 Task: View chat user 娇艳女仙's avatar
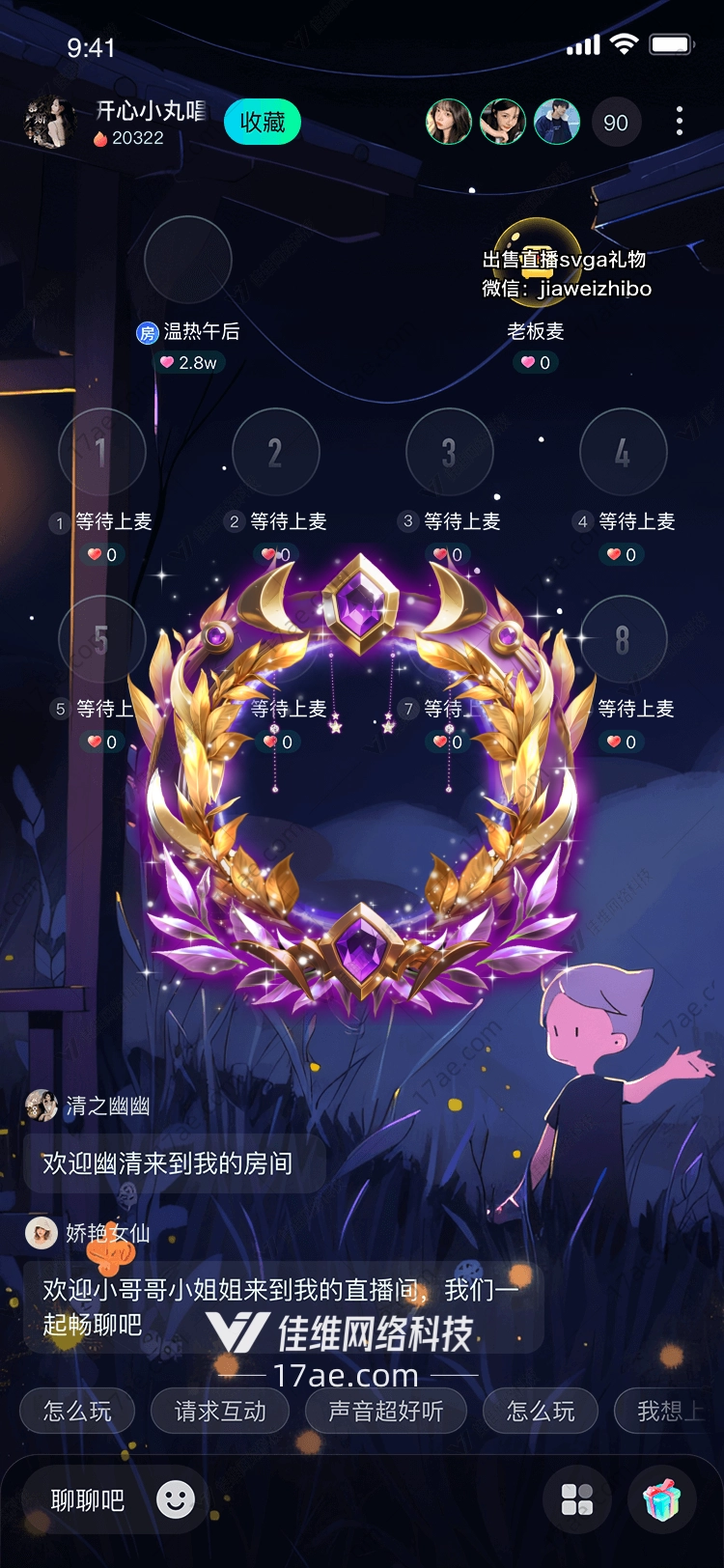(42, 1233)
